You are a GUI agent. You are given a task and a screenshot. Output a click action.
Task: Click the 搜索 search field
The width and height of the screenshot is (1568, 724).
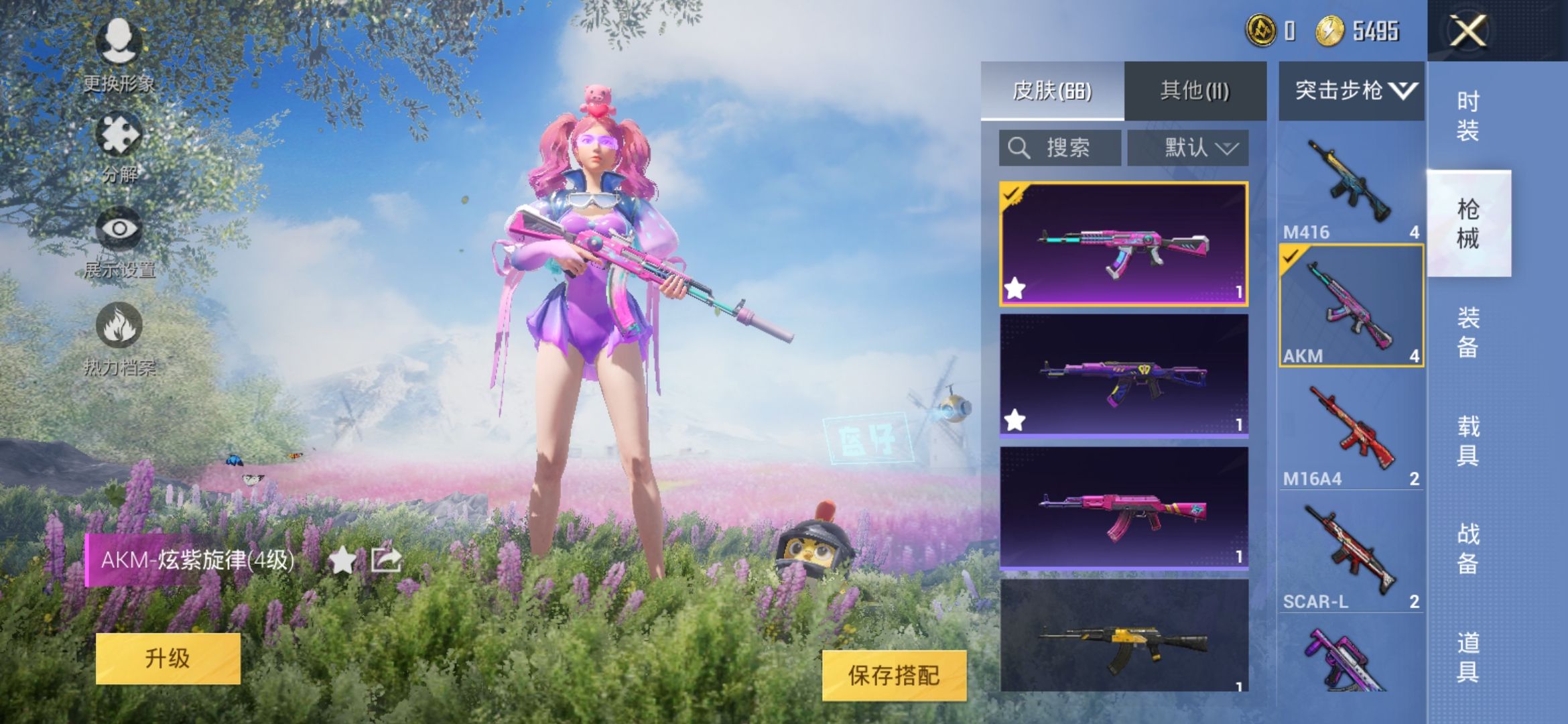[1059, 147]
